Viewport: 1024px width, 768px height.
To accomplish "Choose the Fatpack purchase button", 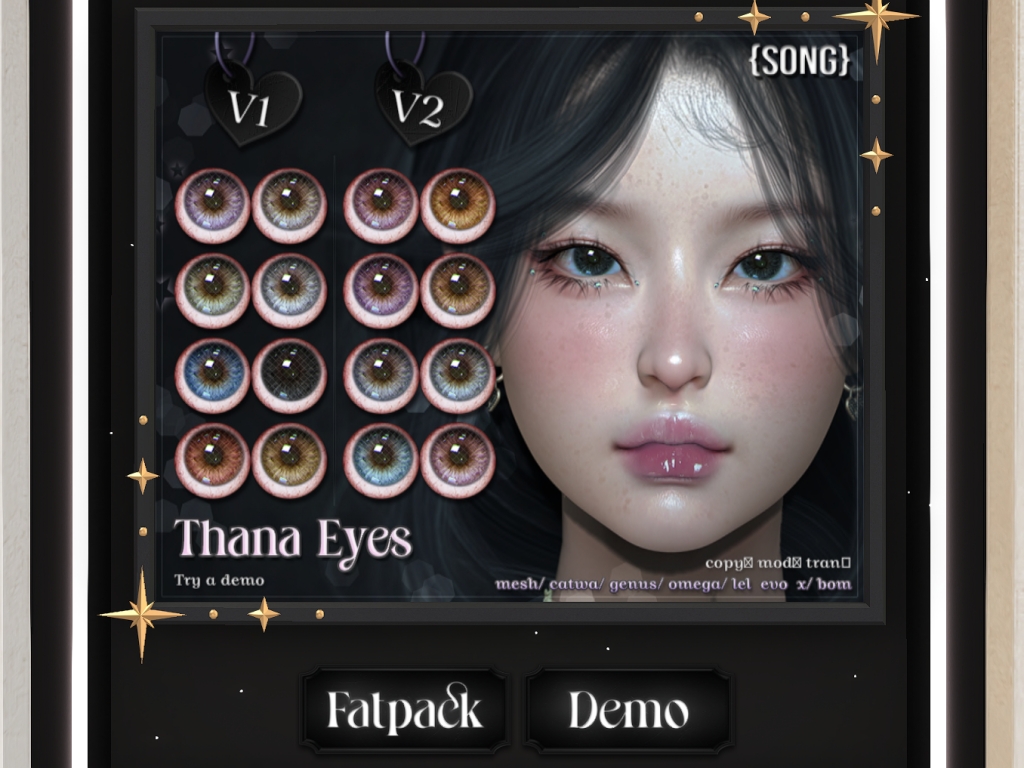I will [404, 711].
